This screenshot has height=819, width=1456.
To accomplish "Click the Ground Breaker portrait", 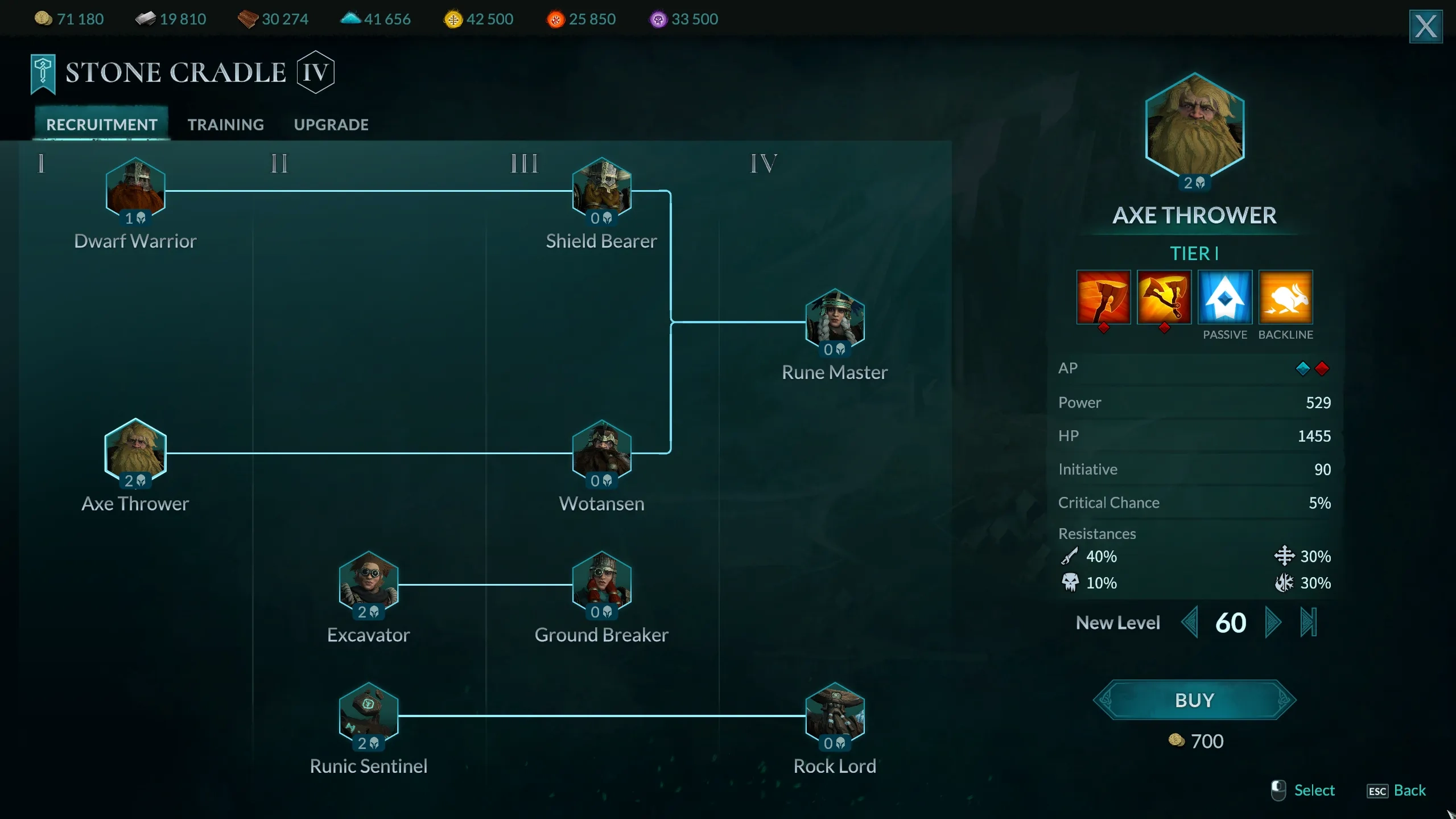I will (x=601, y=582).
